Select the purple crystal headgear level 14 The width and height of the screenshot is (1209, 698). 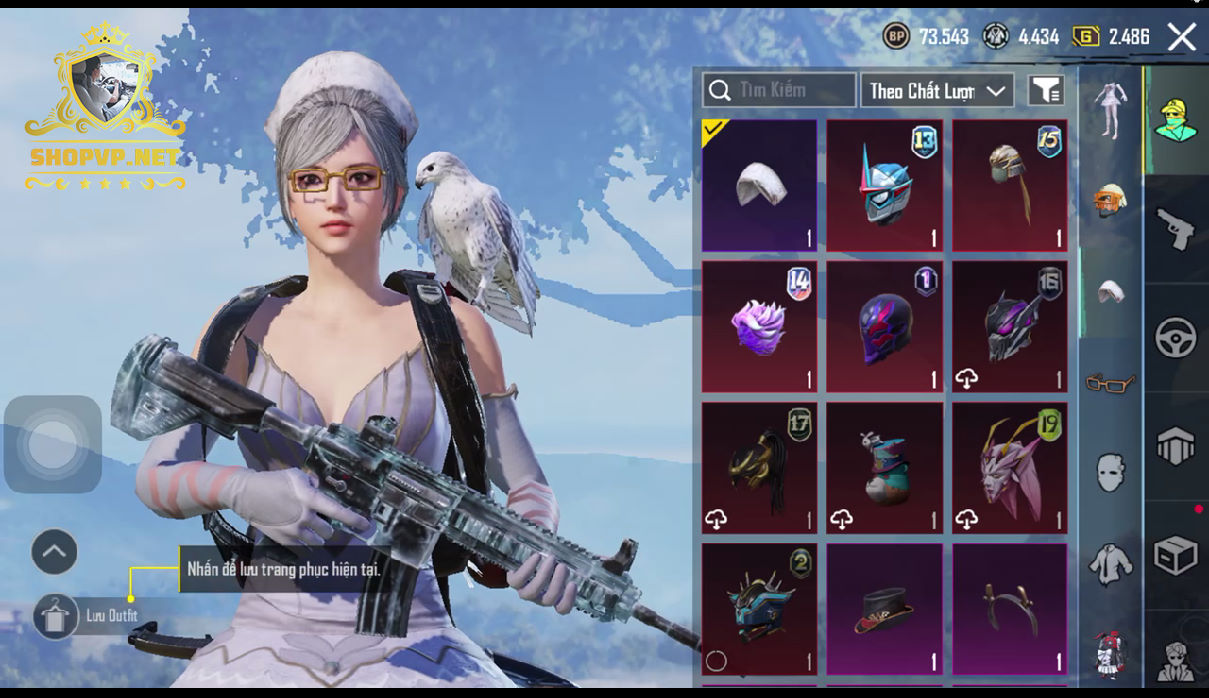(x=759, y=327)
